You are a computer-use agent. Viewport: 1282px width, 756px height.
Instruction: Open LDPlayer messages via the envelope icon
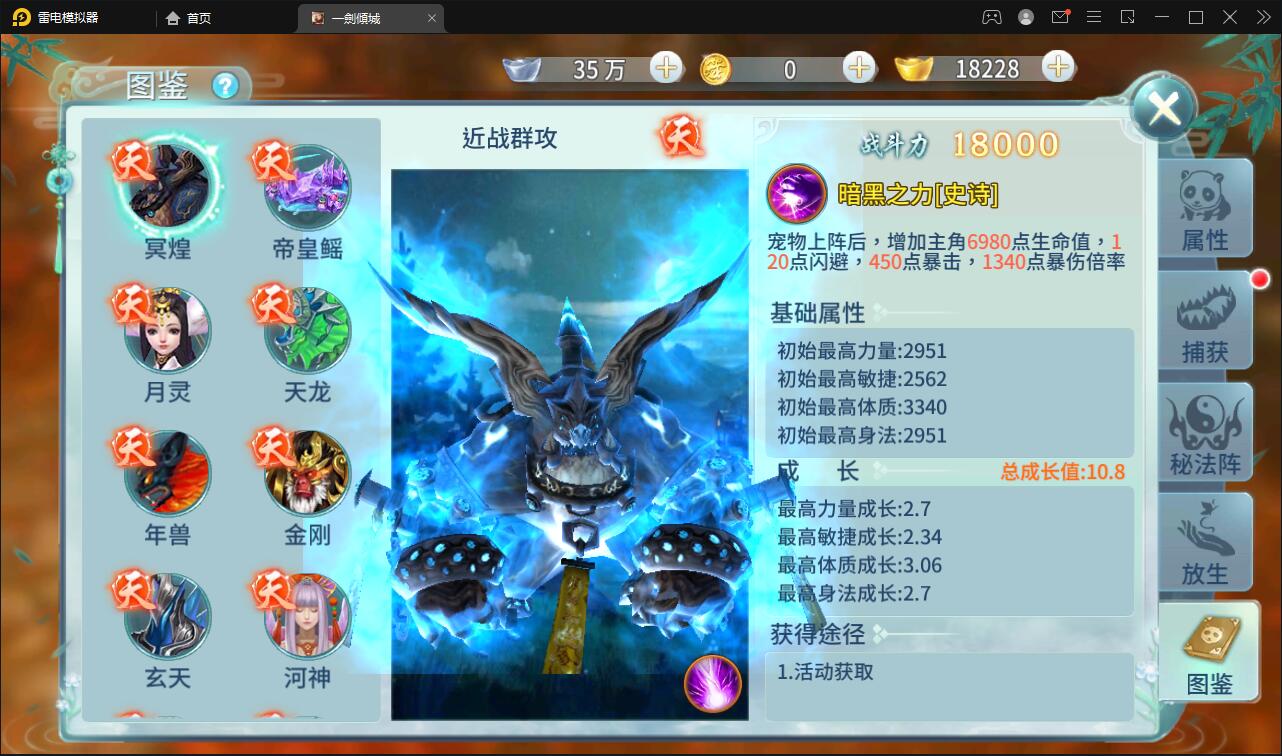point(1060,17)
